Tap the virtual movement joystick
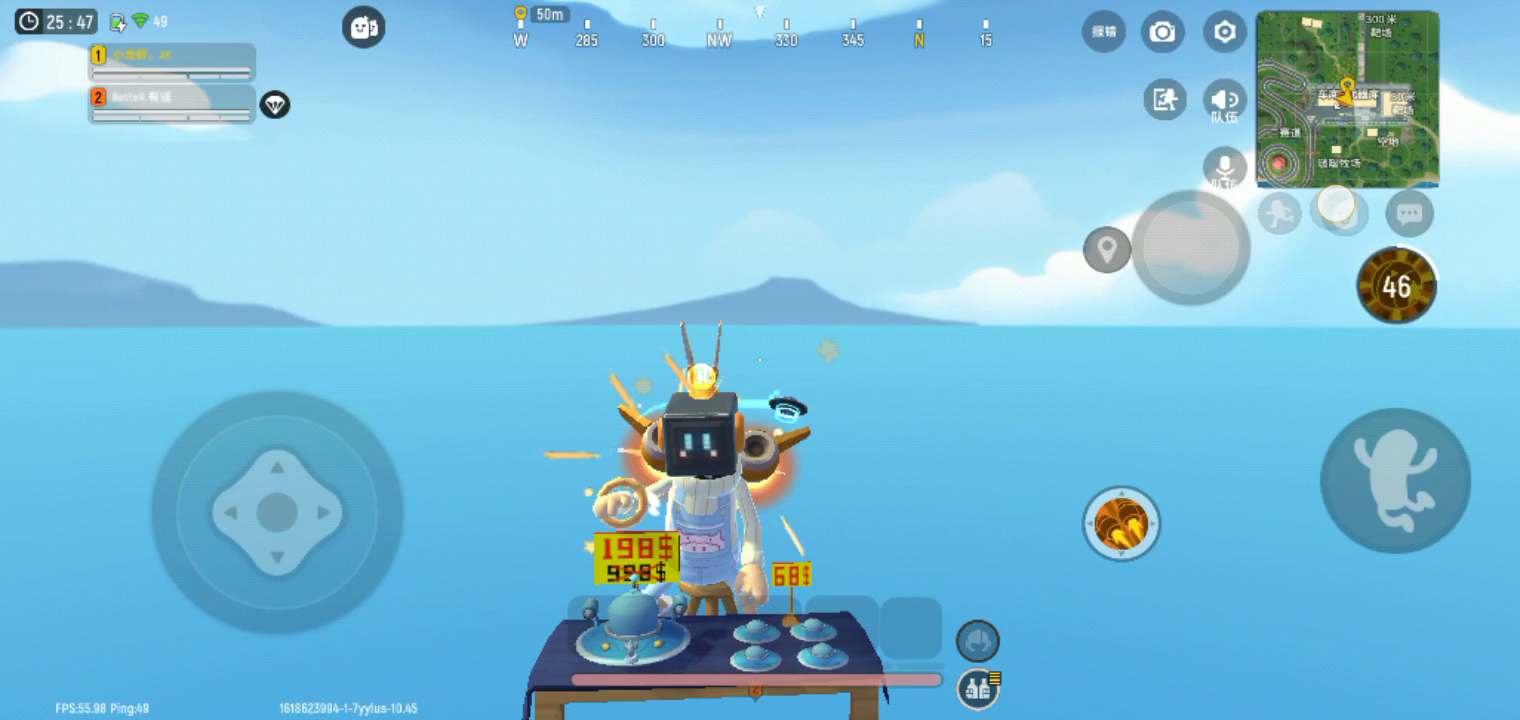The height and width of the screenshot is (720, 1520). (x=277, y=512)
